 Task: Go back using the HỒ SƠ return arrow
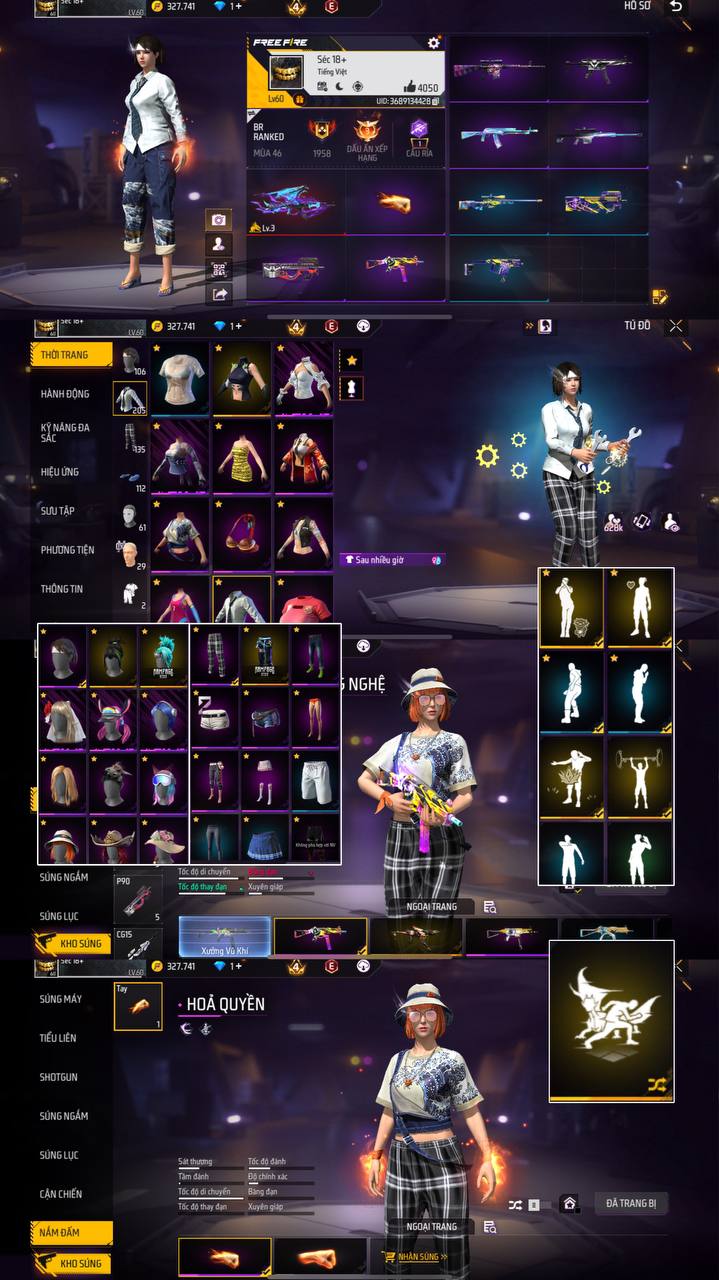point(677,7)
